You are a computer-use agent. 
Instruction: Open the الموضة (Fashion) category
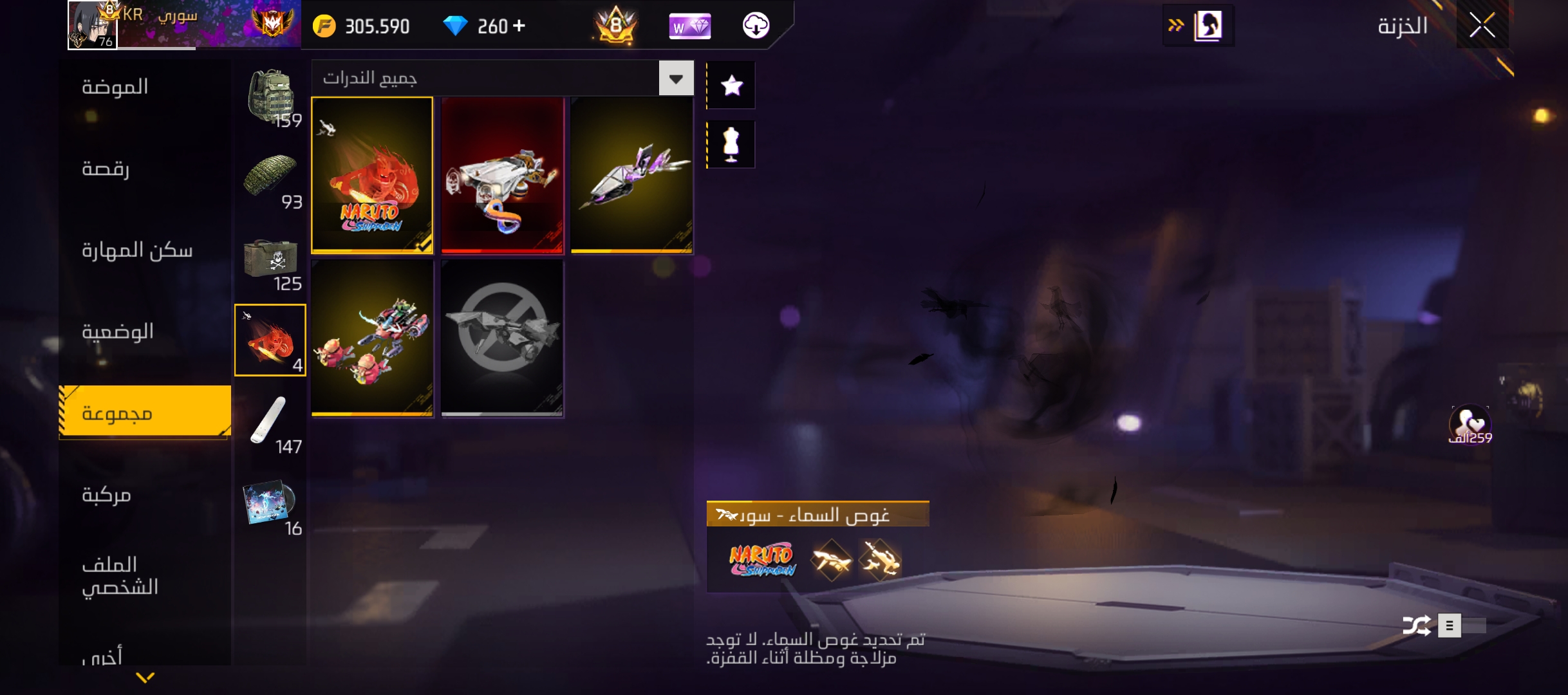click(x=115, y=87)
